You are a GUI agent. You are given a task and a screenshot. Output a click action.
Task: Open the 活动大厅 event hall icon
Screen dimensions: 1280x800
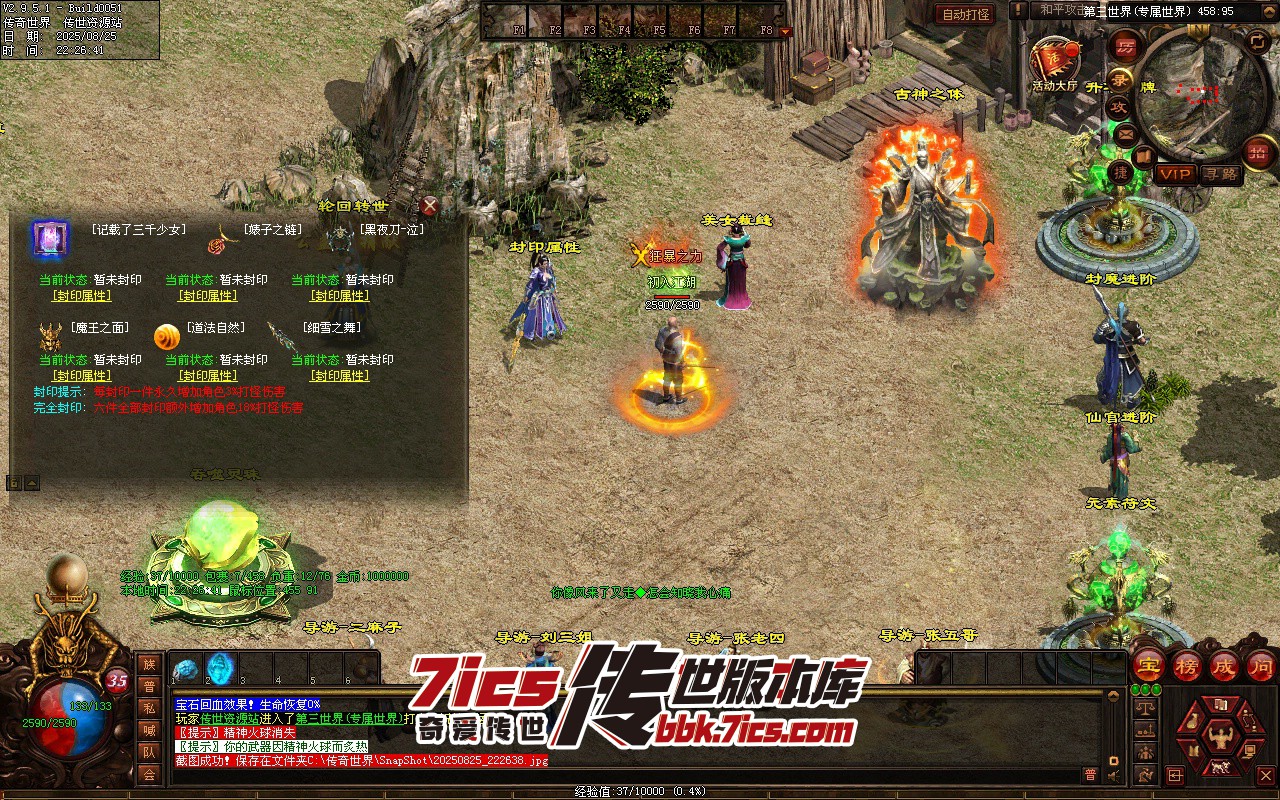point(1054,60)
